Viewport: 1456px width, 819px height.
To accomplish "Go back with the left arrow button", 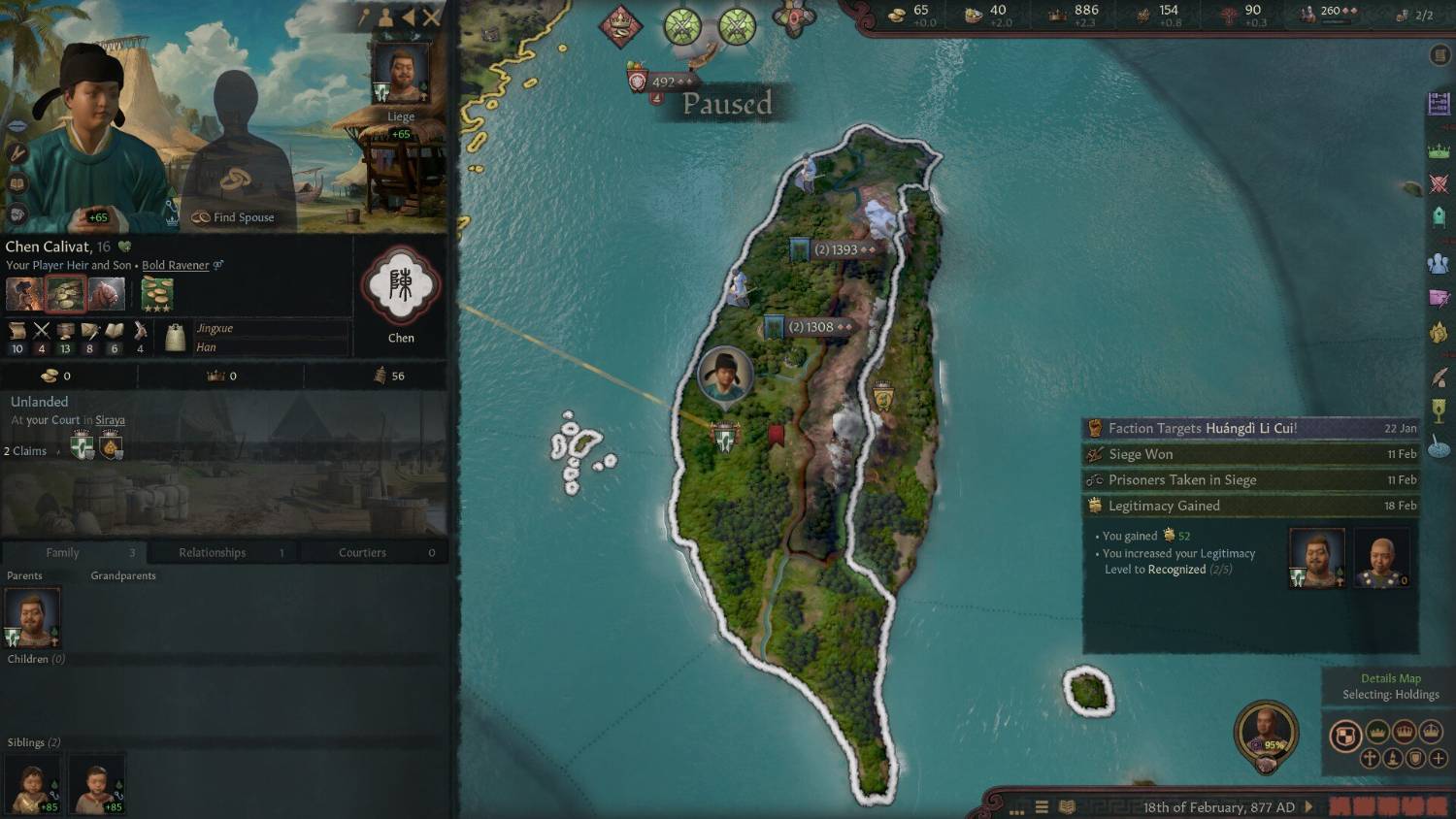I will coord(409,17).
